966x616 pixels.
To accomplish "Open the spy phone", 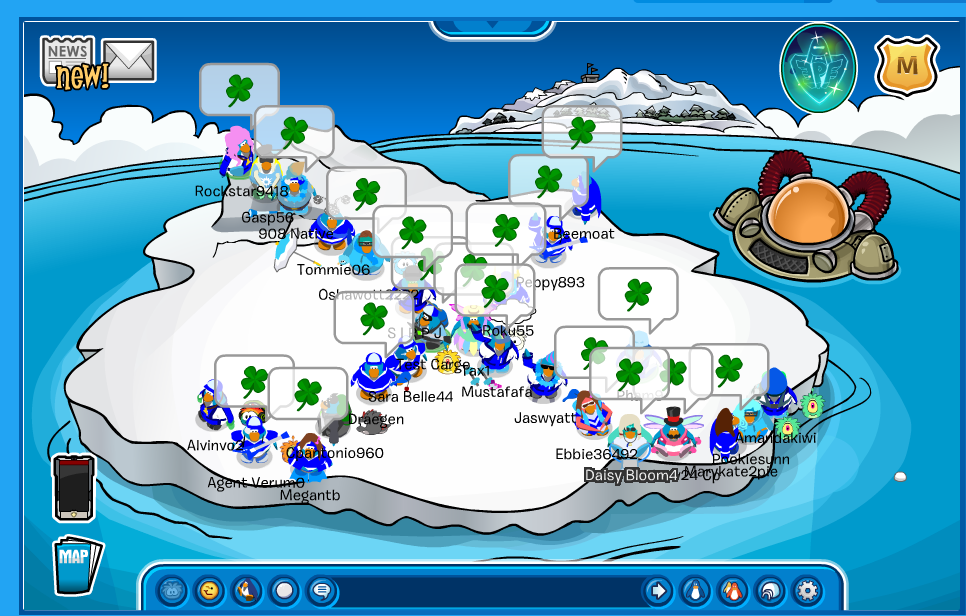I will pyautogui.click(x=74, y=488).
